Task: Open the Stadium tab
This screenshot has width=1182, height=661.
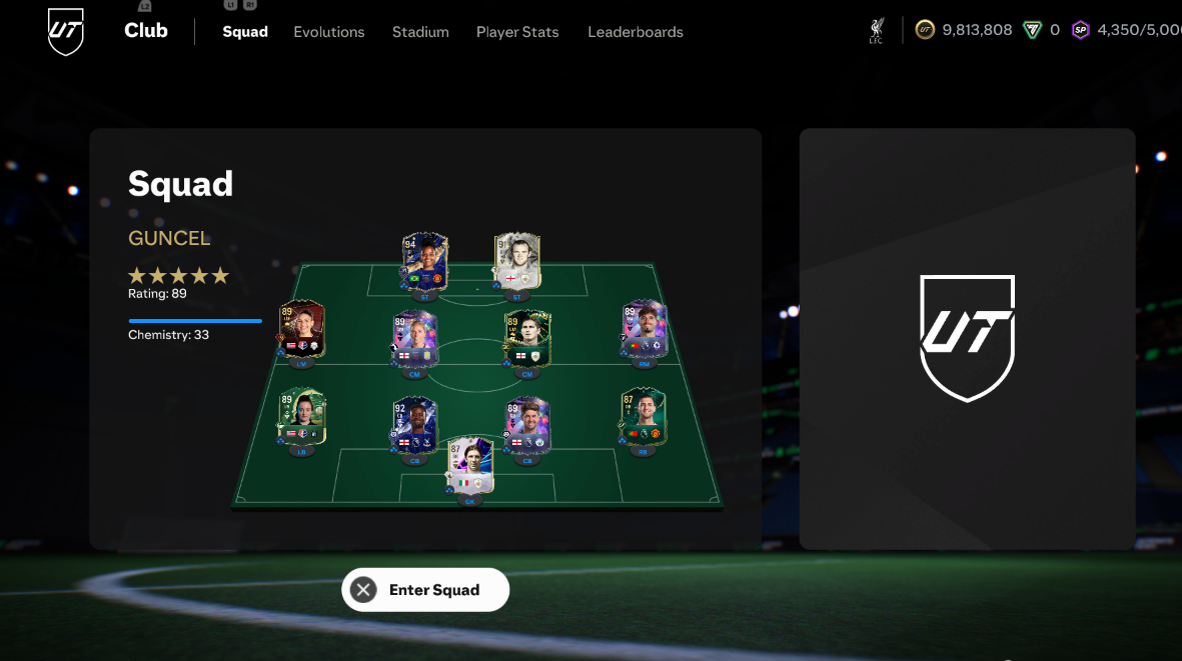Action: point(420,32)
